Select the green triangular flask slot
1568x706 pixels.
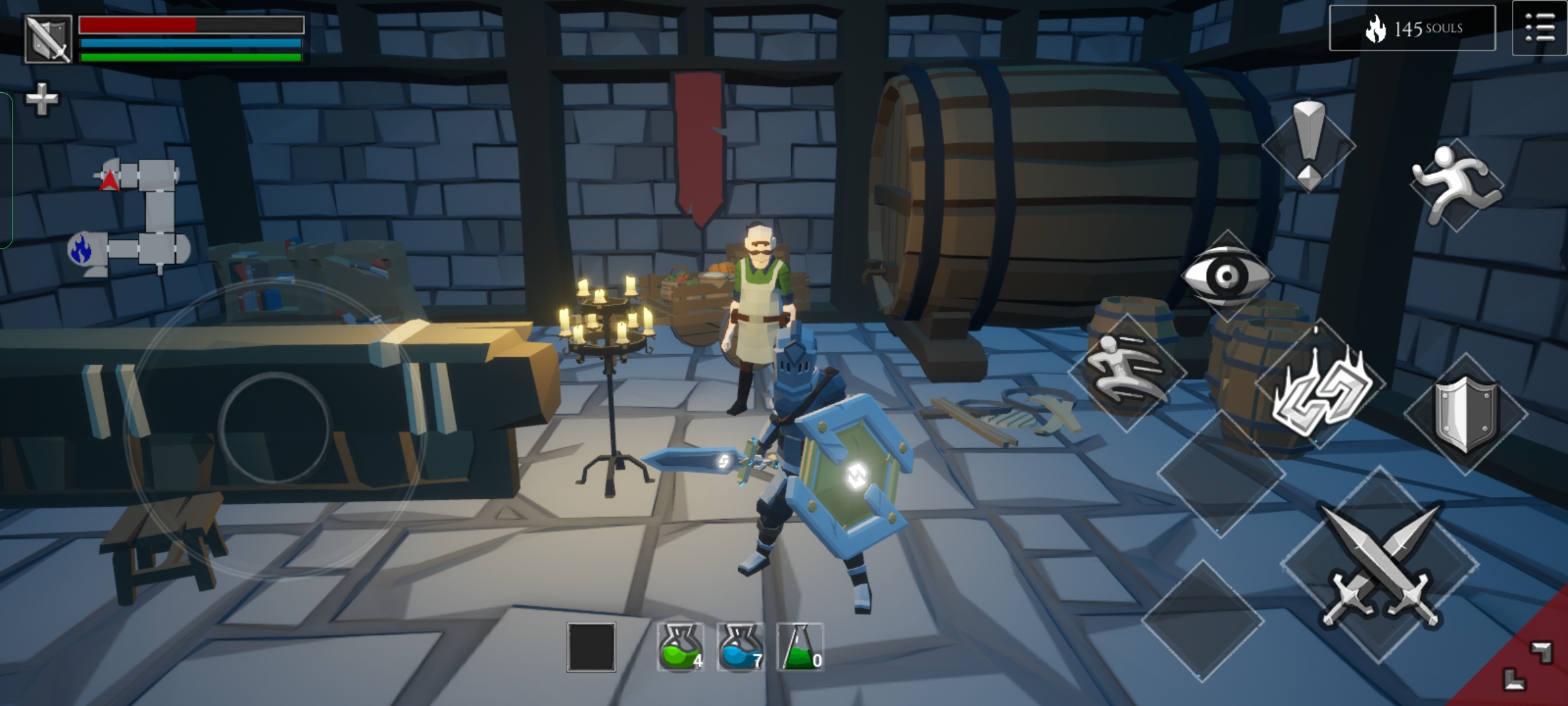point(800,647)
